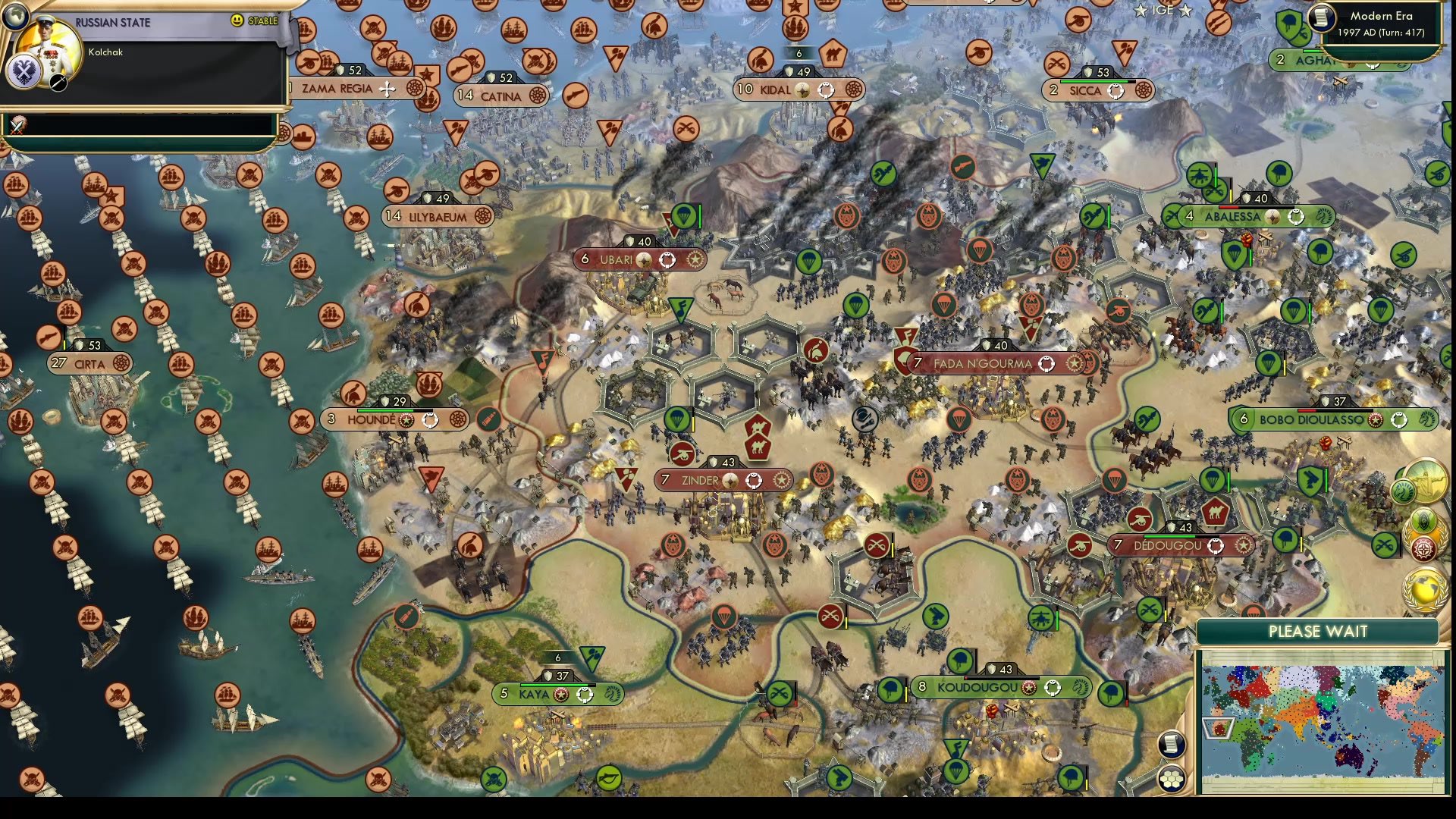
Task: Click the Cirta city banner
Action: pyautogui.click(x=91, y=363)
